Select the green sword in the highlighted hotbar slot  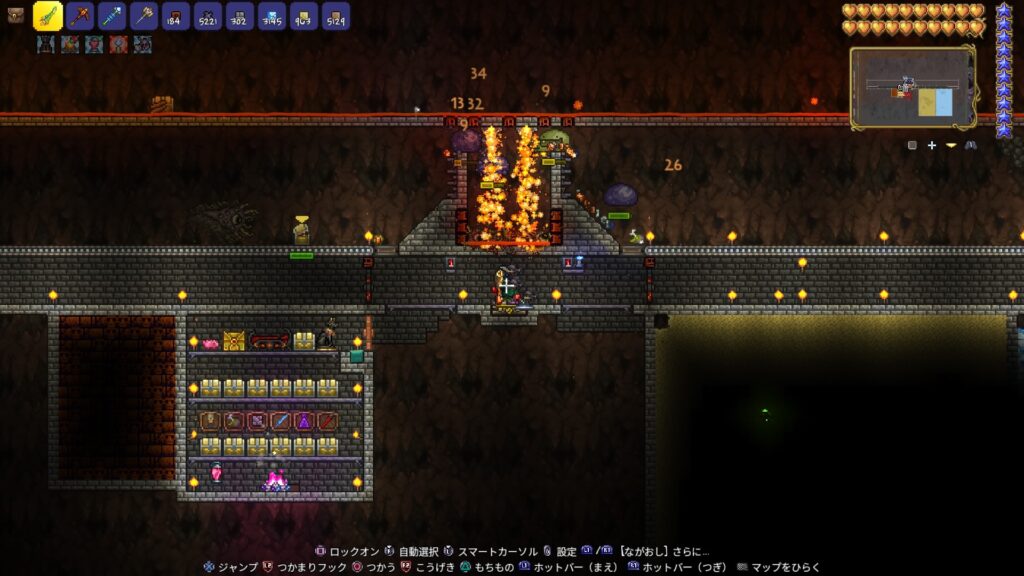point(48,16)
